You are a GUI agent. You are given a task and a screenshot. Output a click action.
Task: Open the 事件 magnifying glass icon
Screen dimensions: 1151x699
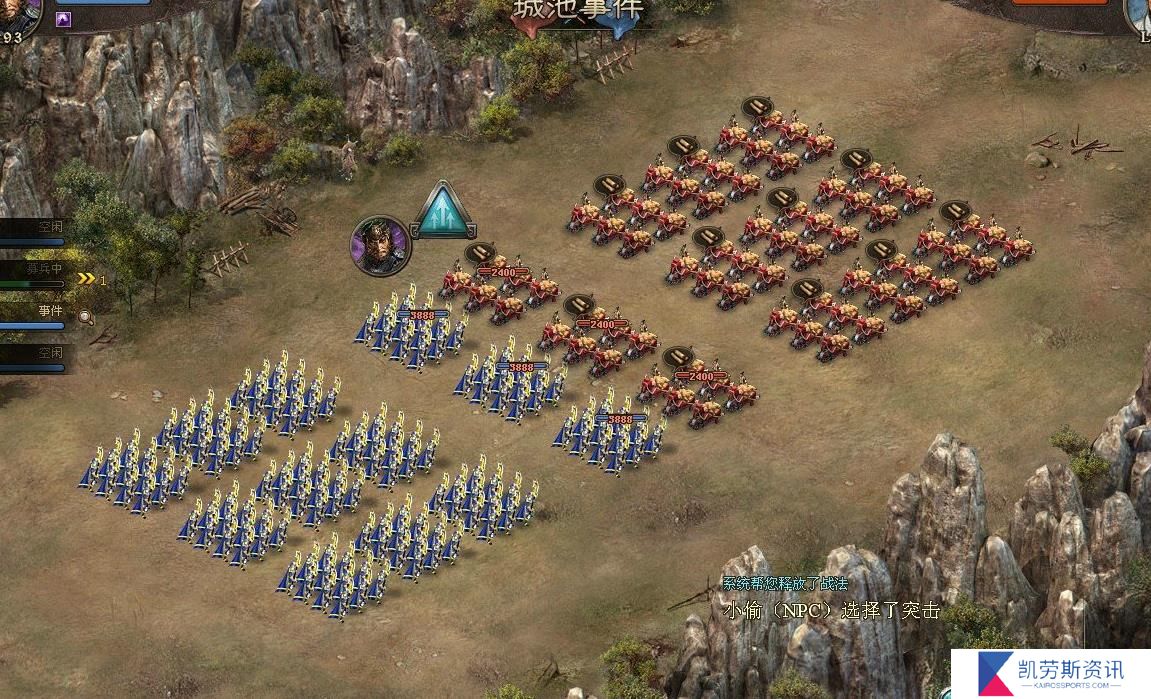coord(86,316)
